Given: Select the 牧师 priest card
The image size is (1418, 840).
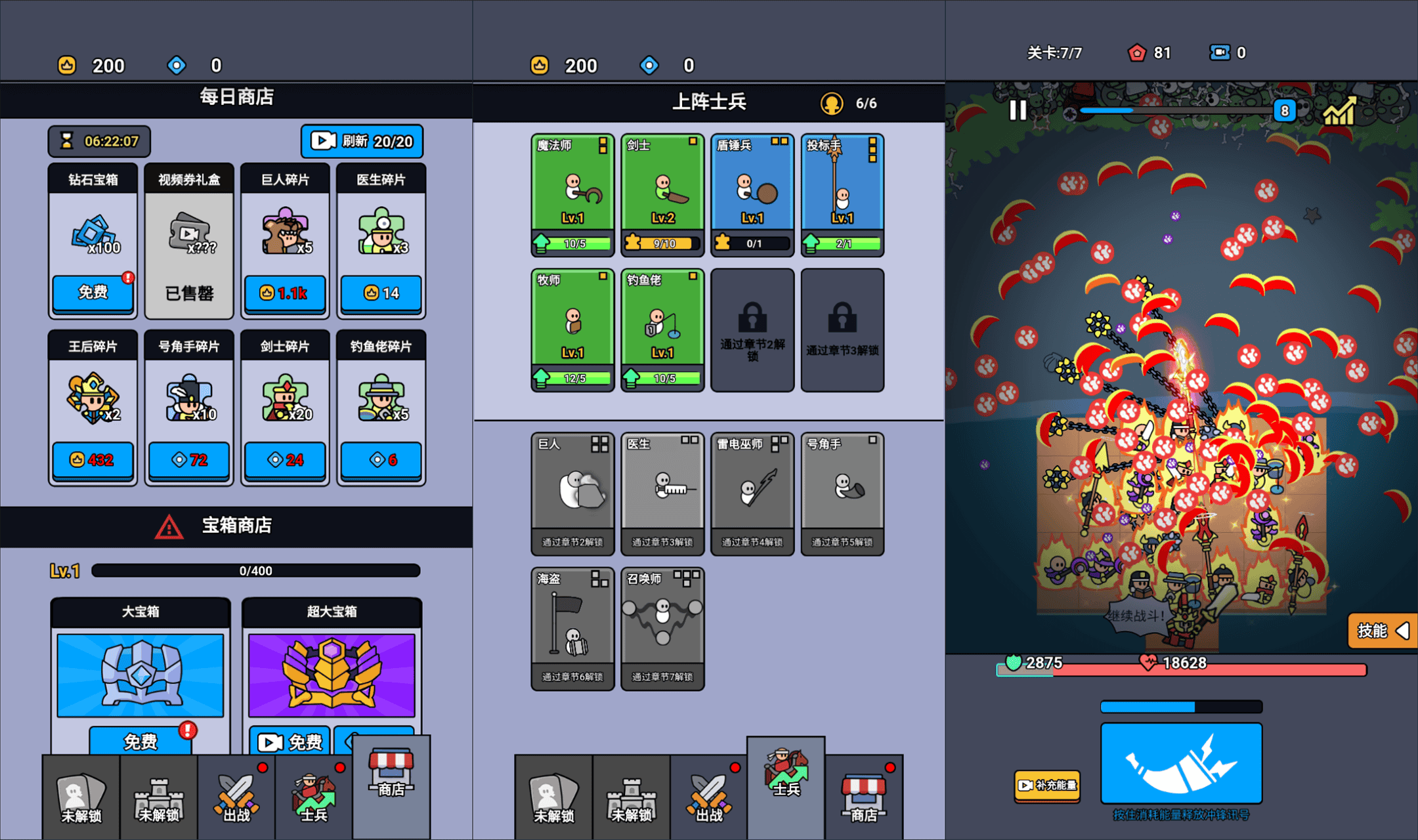Looking at the screenshot, I should (x=572, y=329).
